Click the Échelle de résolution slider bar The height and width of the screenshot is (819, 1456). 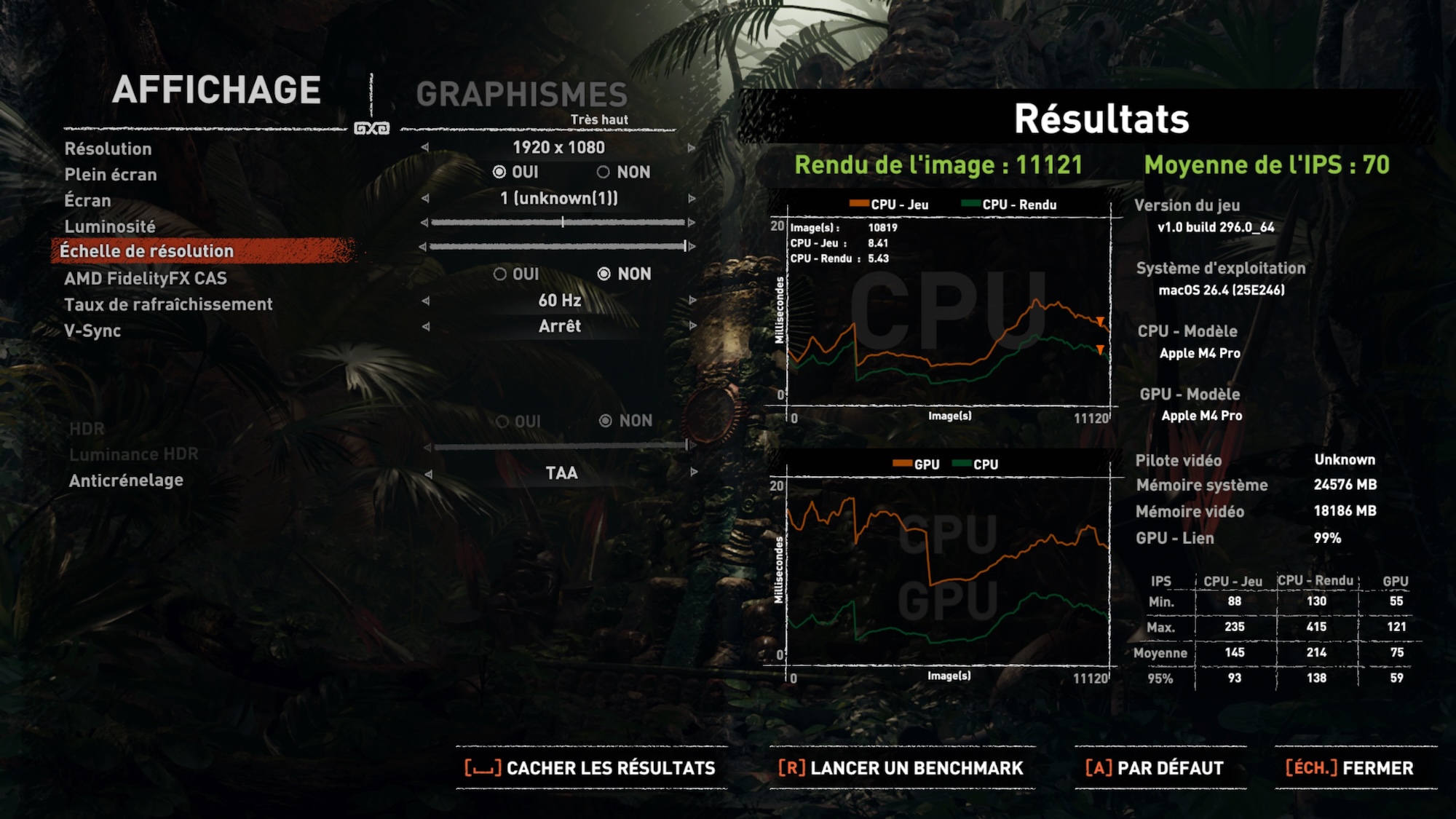pyautogui.click(x=558, y=247)
